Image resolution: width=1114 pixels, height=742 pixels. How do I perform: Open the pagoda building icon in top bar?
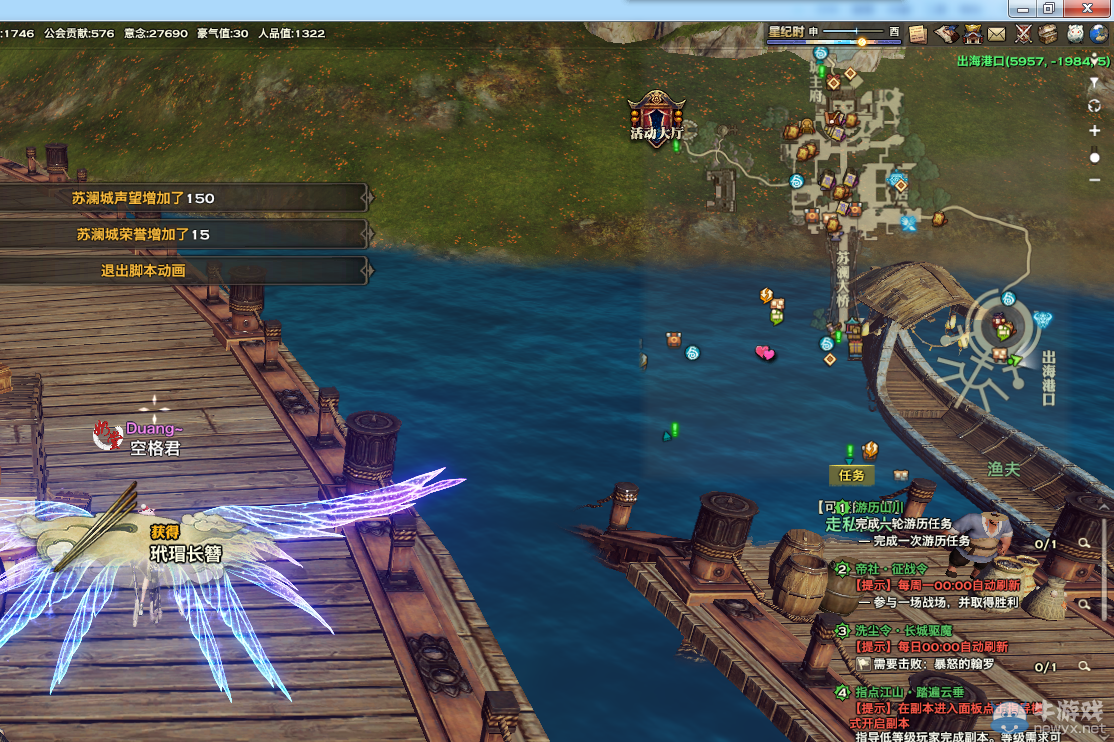971,34
